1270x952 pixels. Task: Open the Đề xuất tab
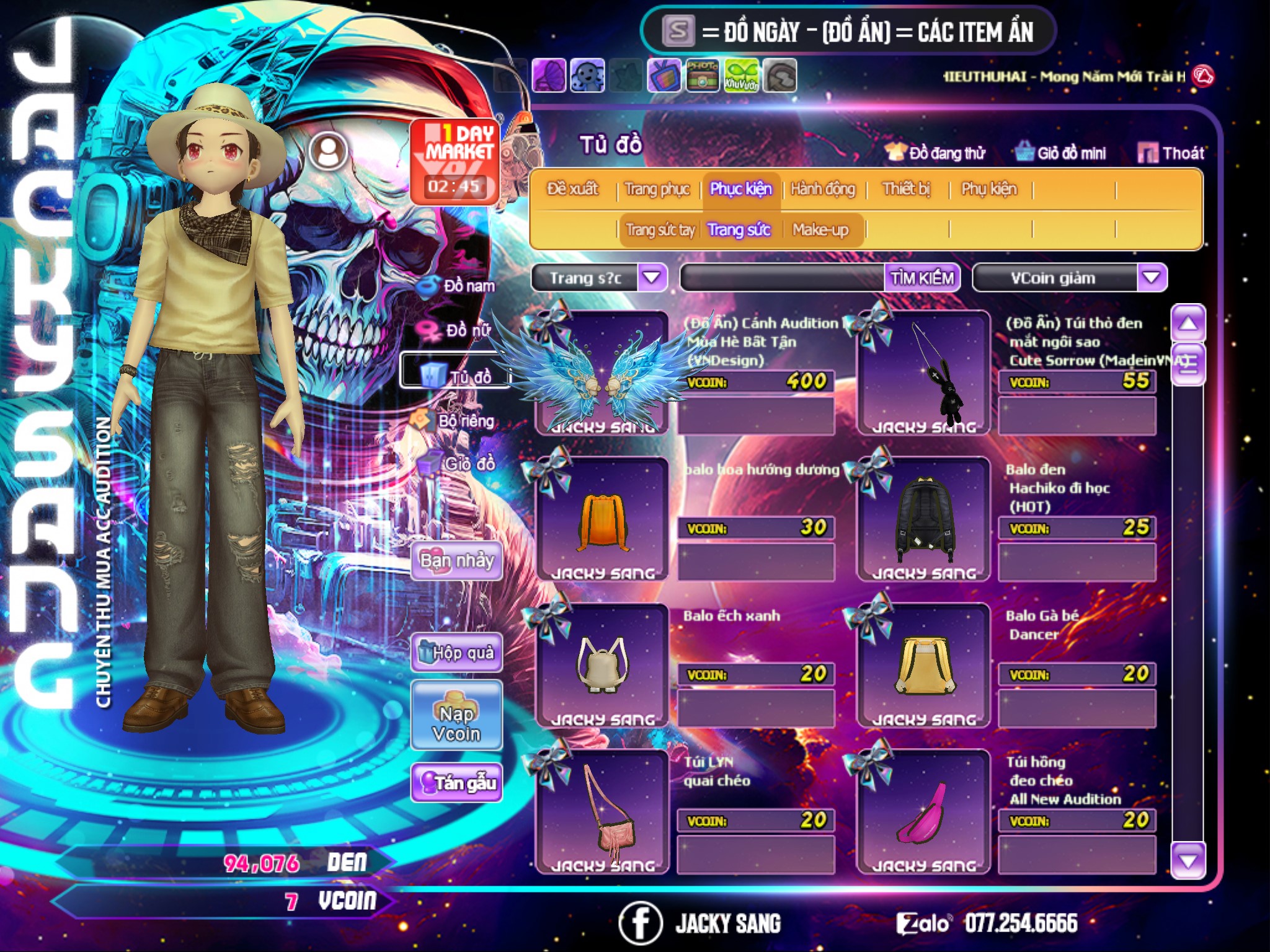(572, 189)
